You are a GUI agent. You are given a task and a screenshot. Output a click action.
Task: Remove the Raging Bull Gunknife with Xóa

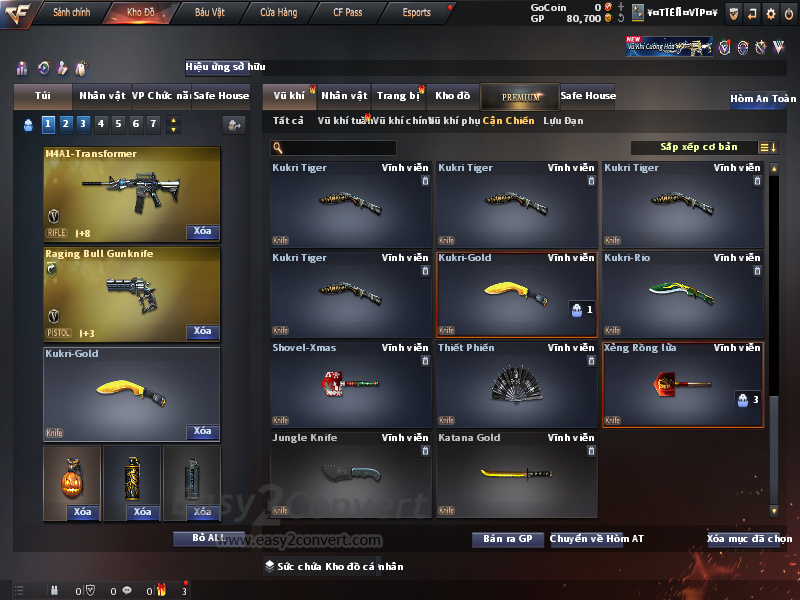pyautogui.click(x=202, y=332)
